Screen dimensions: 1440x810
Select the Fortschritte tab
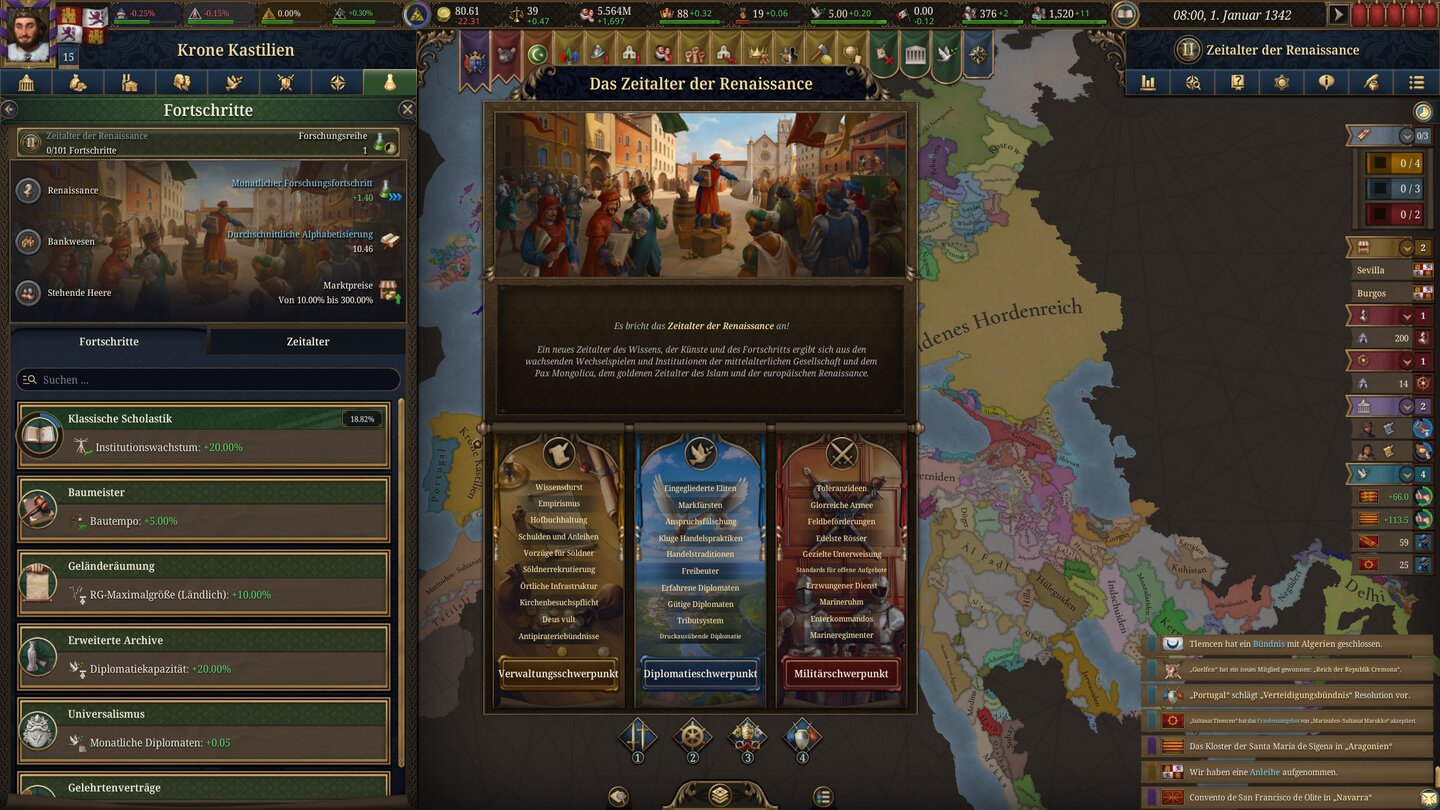(107, 341)
